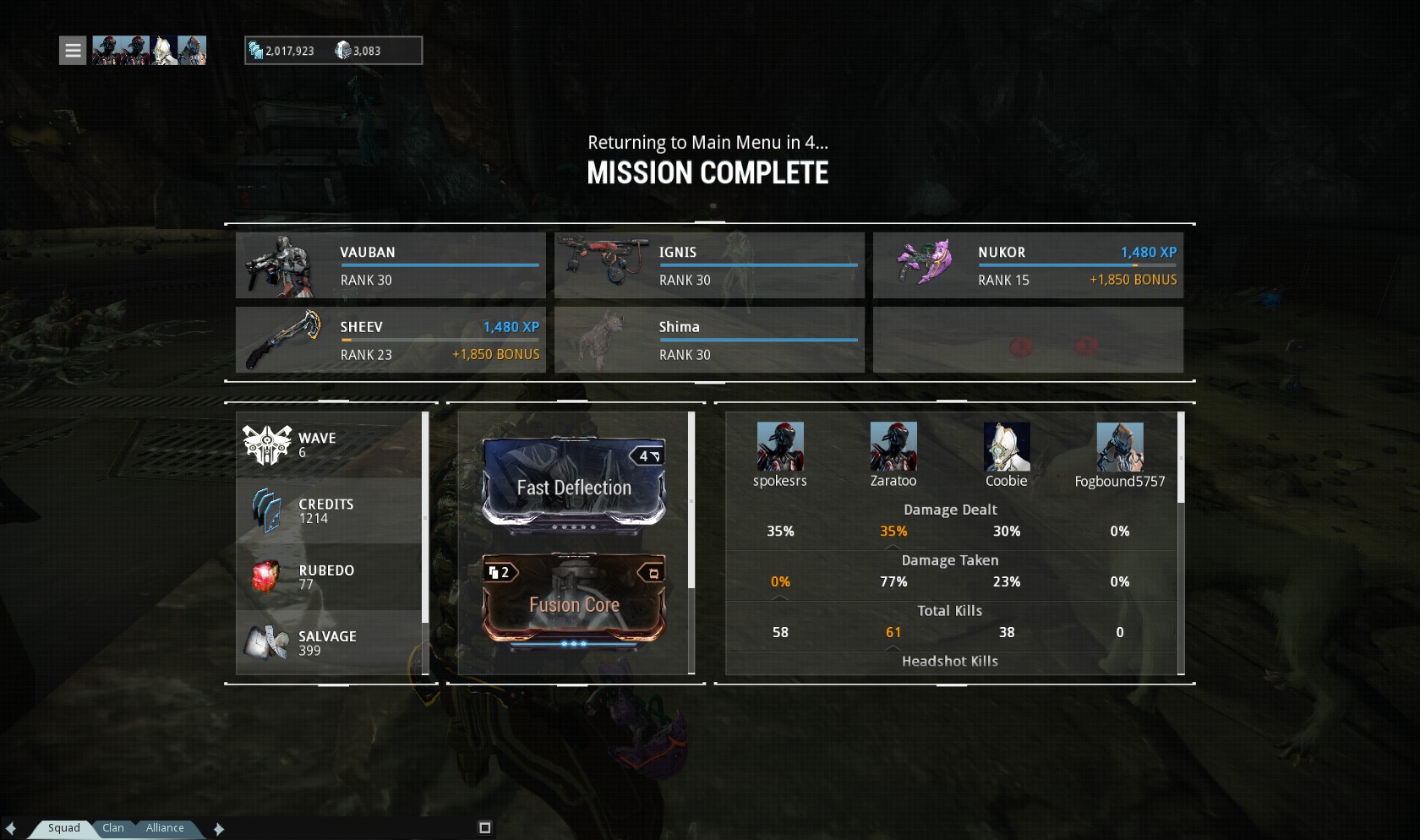This screenshot has height=840, width=1420.
Task: Click the Credits reward row
Action: pyautogui.click(x=330, y=511)
